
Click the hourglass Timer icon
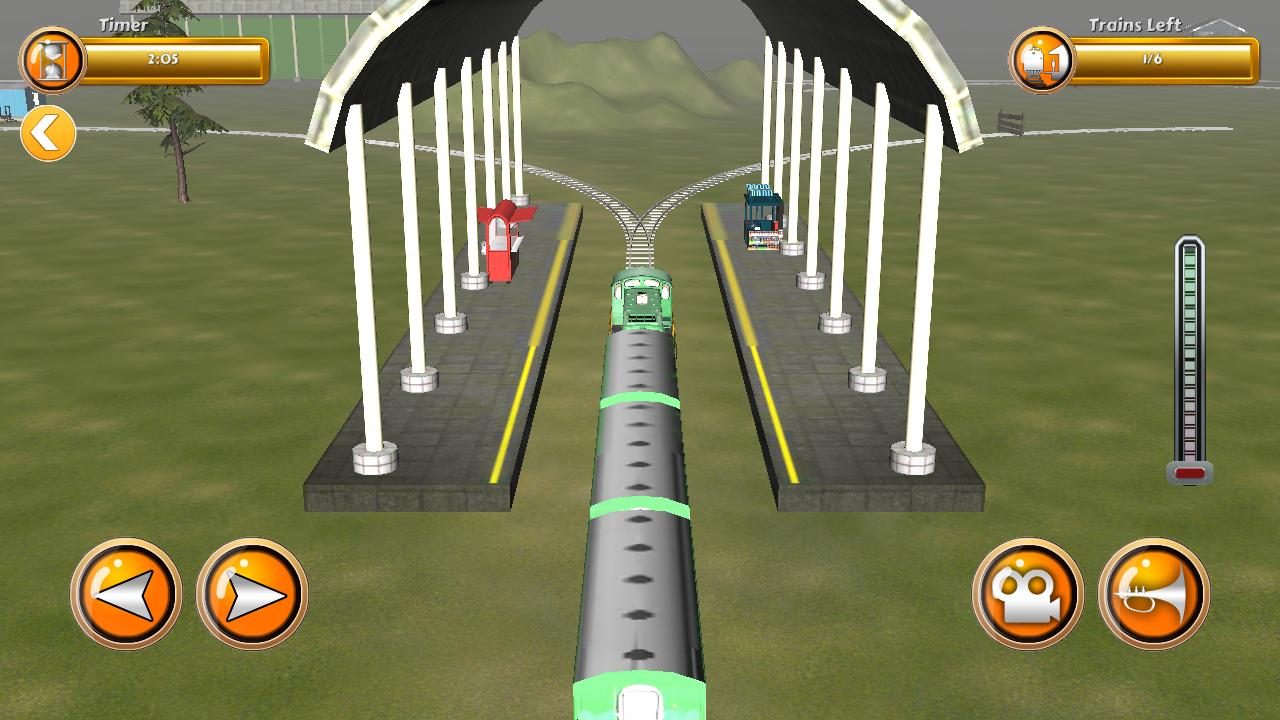[55, 57]
